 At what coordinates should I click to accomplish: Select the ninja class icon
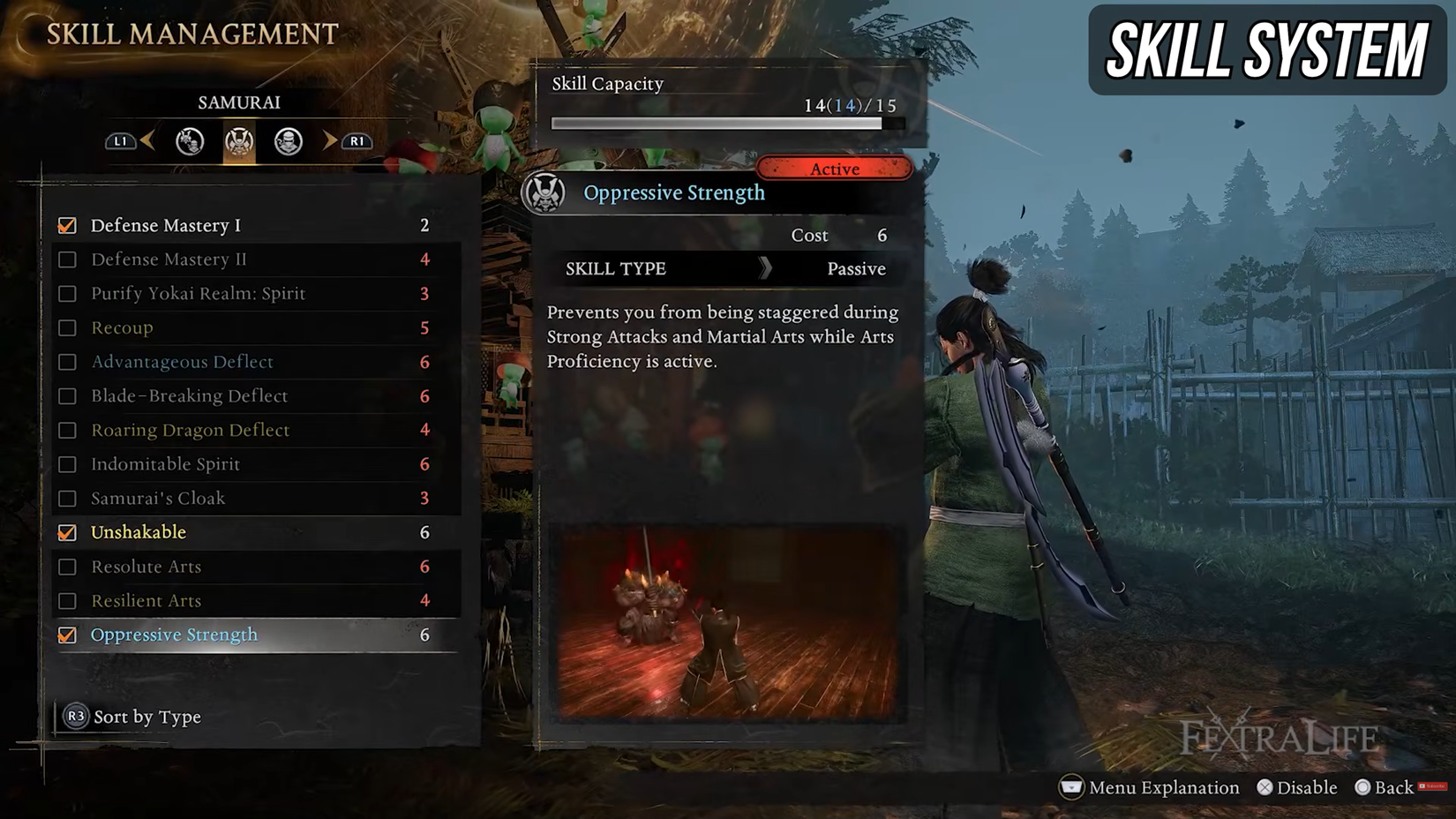coord(289,141)
